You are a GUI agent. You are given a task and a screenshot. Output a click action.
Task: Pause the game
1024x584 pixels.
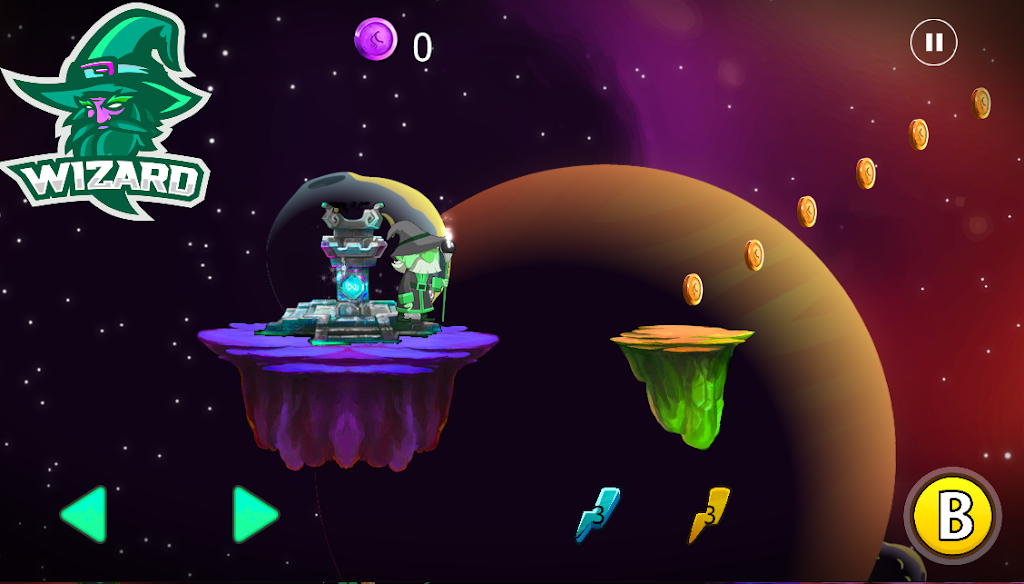tap(933, 43)
